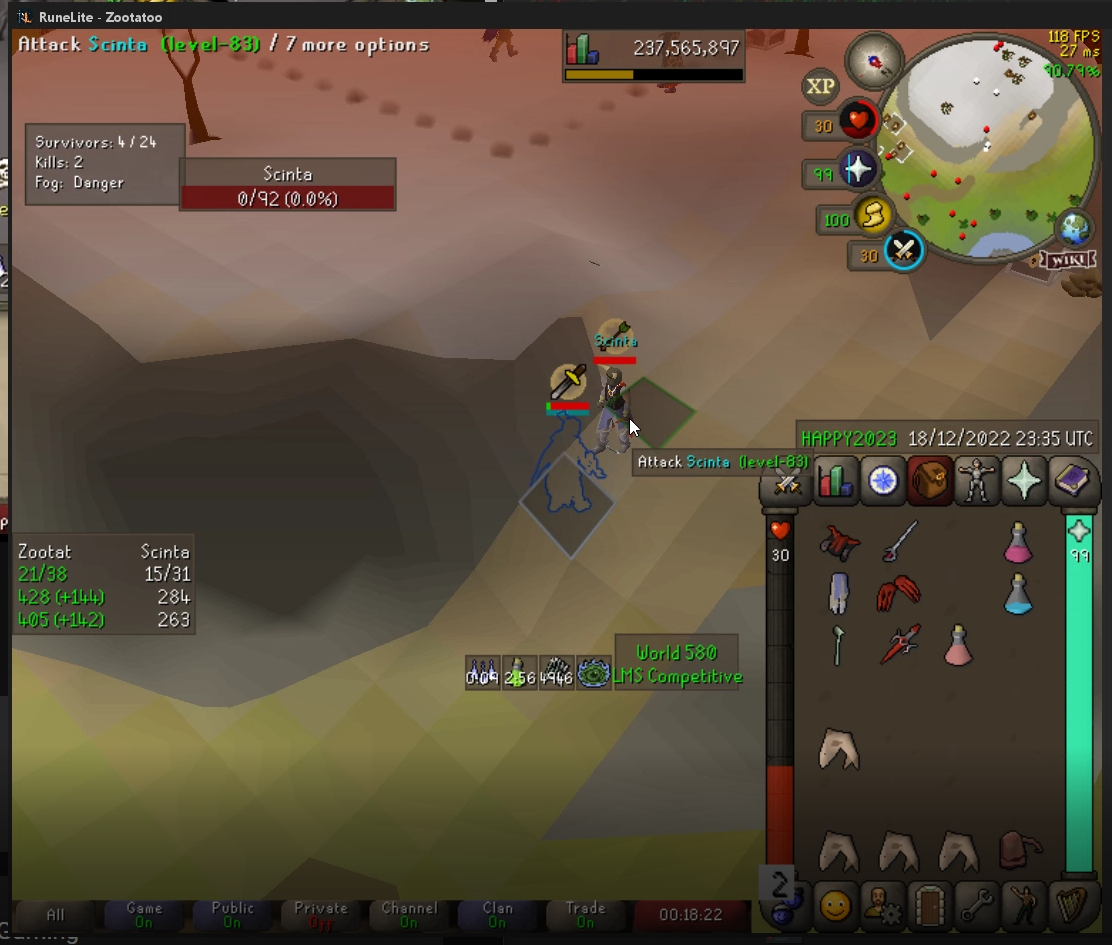Open the Settings wrench tab
Image resolution: width=1112 pixels, height=945 pixels.
(977, 906)
